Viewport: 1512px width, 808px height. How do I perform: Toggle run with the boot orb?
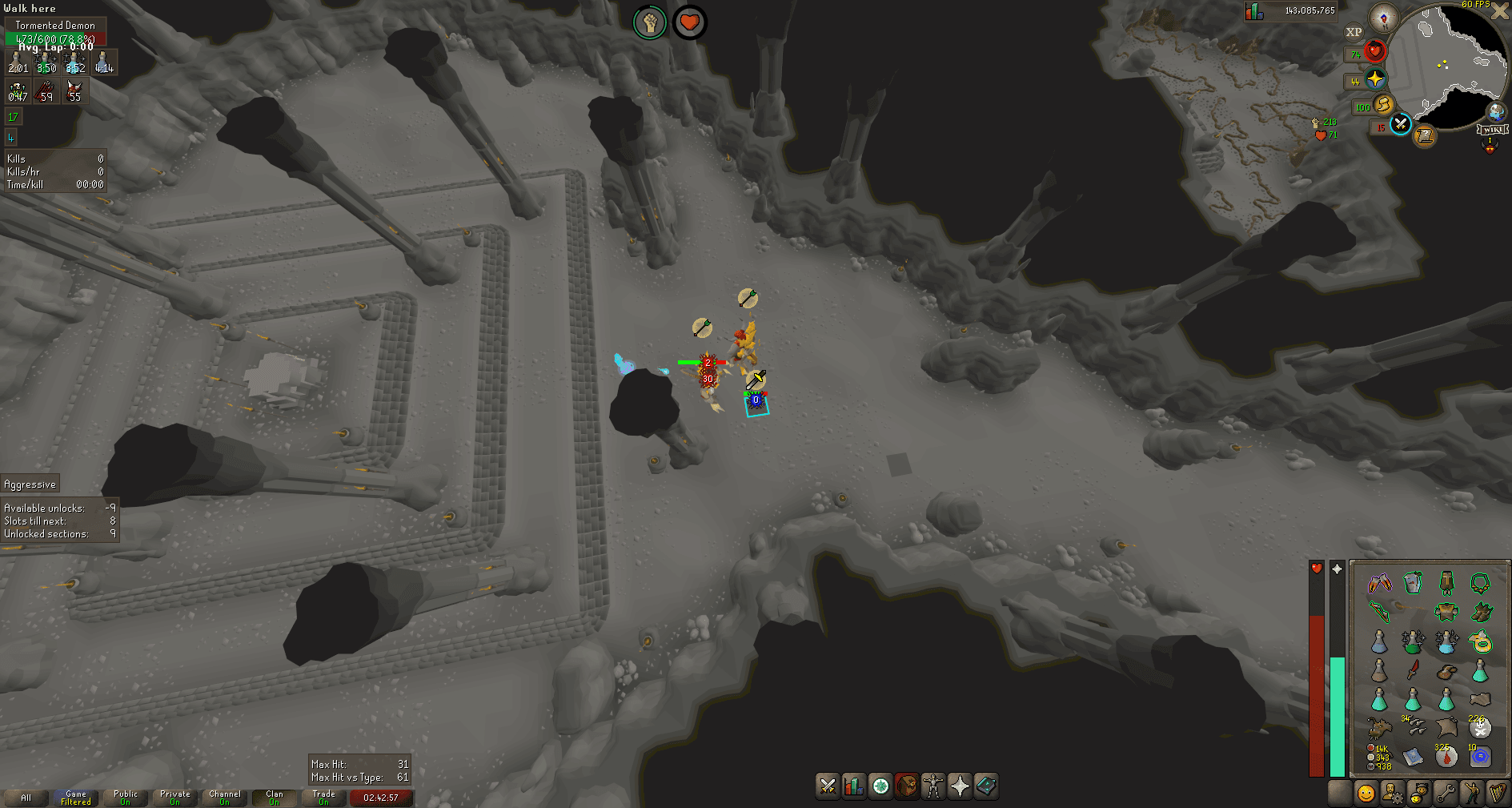pos(1383,105)
